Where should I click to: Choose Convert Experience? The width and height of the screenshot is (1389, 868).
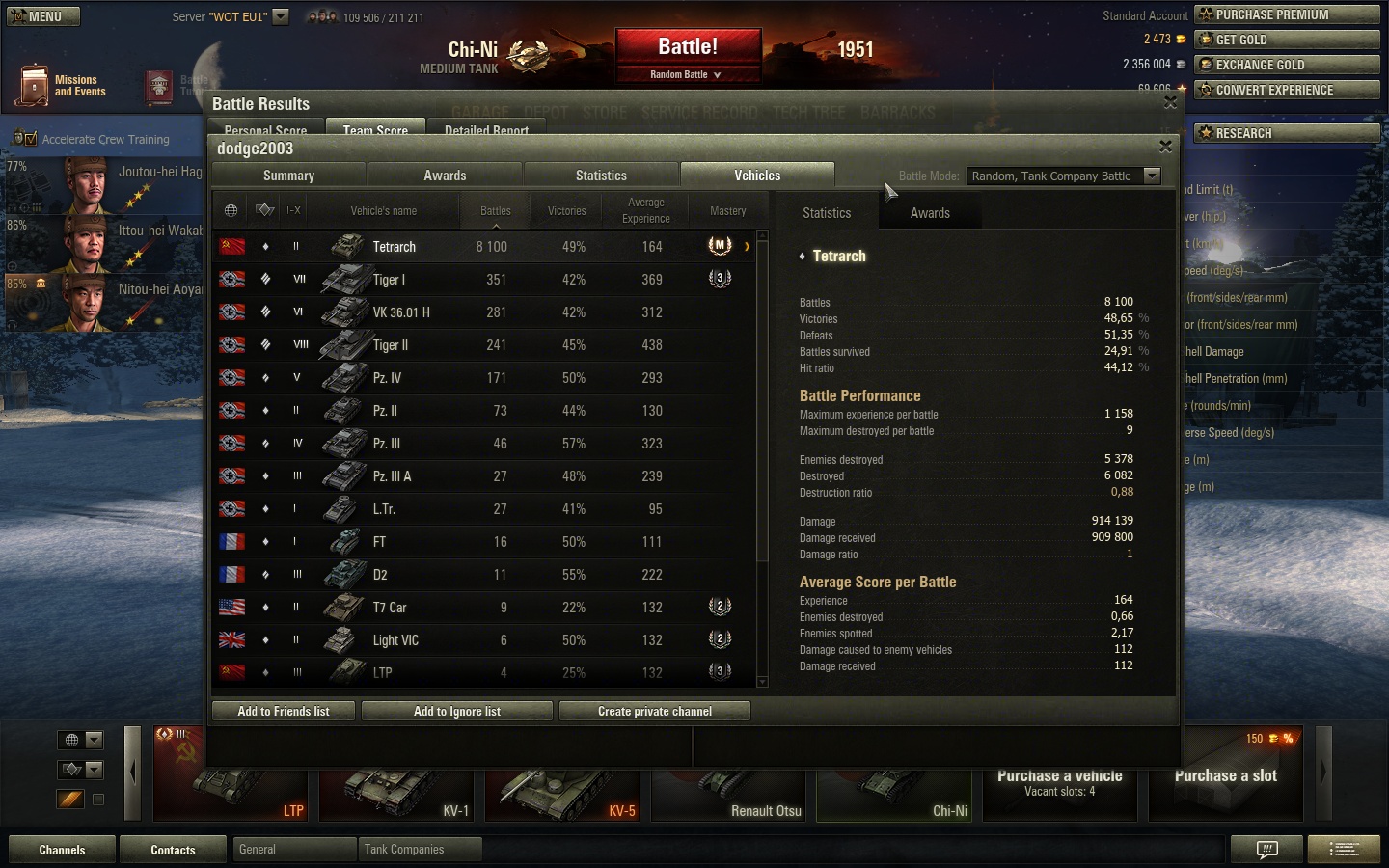click(x=1287, y=90)
